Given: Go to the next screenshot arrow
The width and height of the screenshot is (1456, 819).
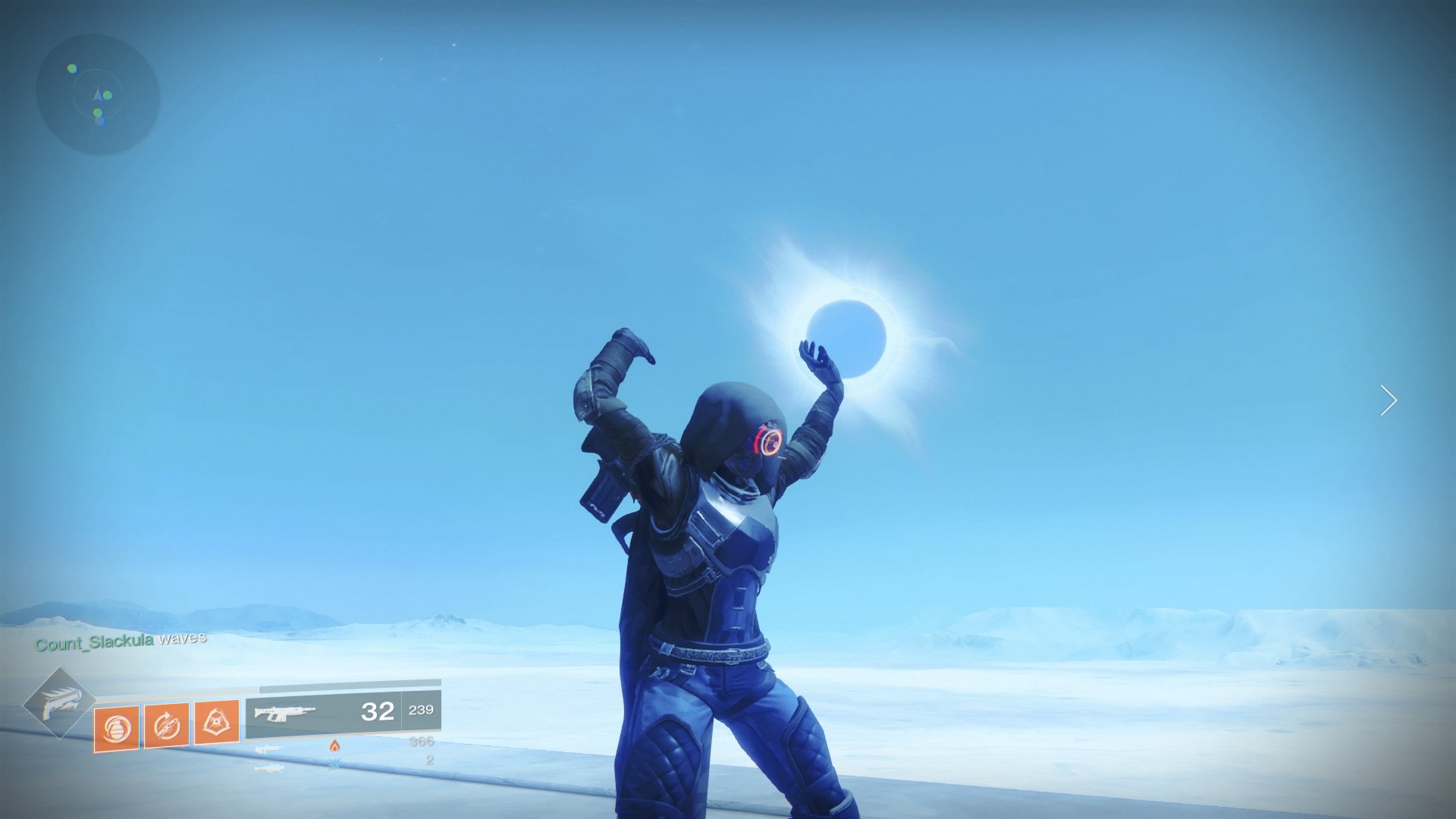Looking at the screenshot, I should [x=1389, y=400].
